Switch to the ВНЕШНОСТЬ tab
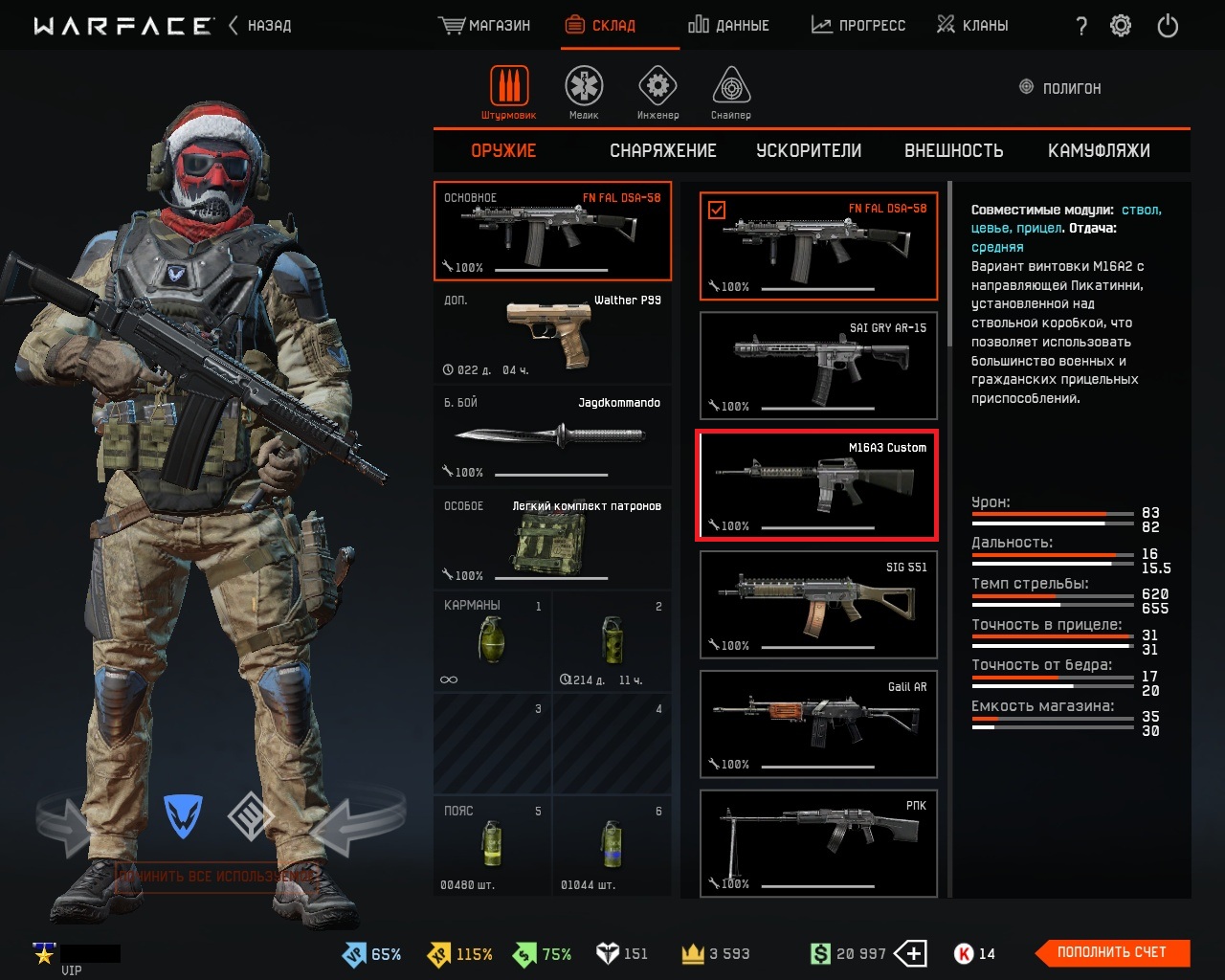This screenshot has width=1225, height=980. (x=953, y=151)
